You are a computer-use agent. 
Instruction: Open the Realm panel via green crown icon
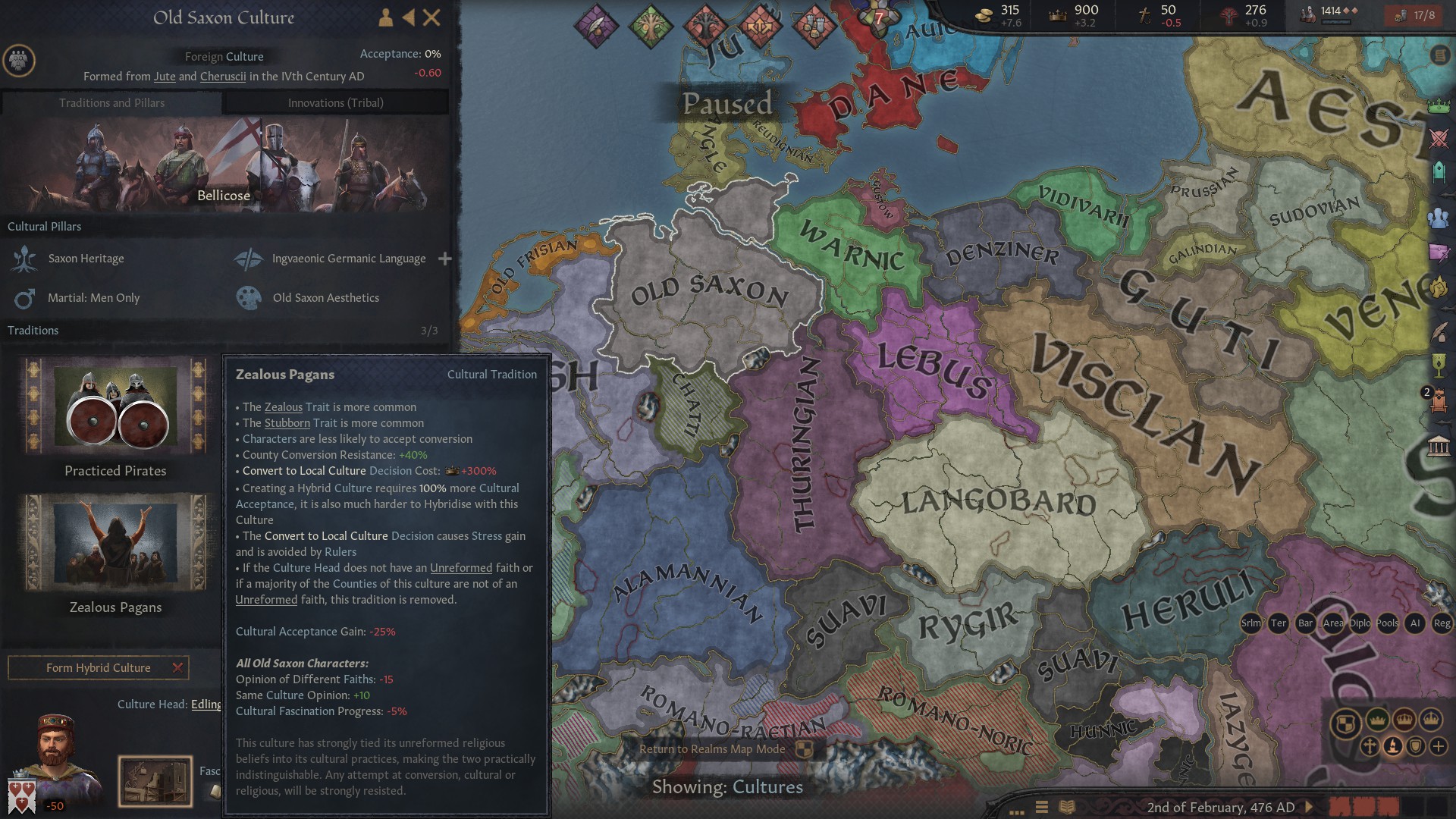click(x=1438, y=105)
